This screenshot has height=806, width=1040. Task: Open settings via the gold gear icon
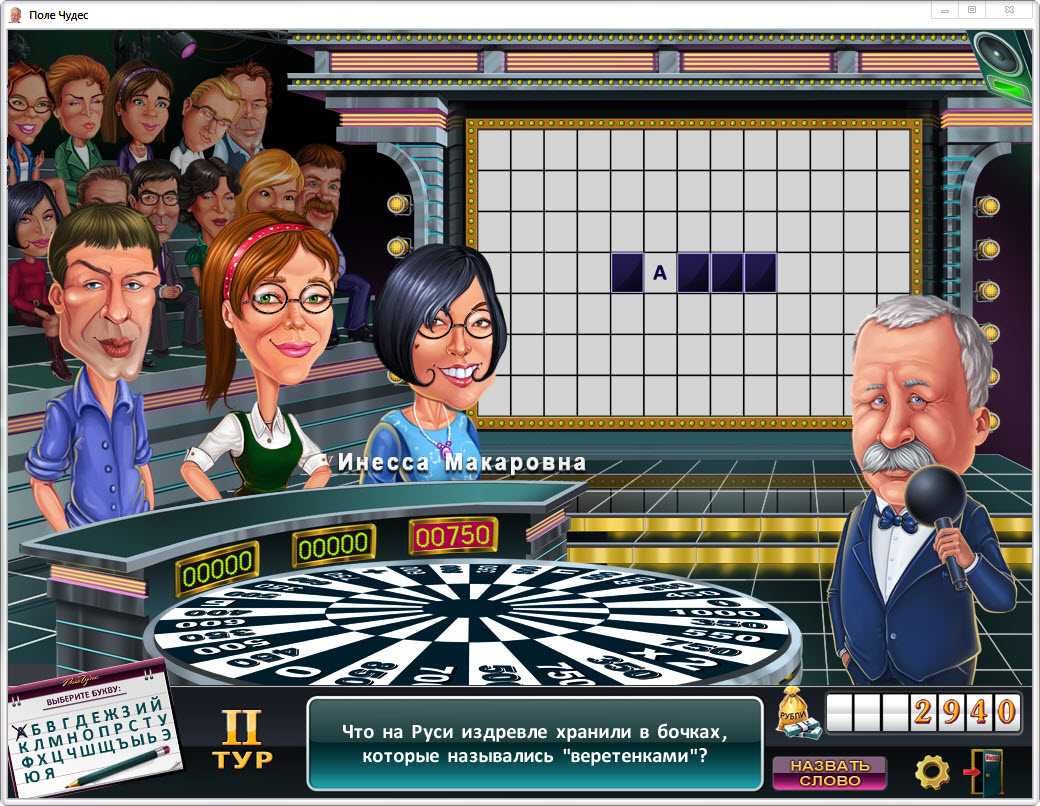click(x=932, y=772)
